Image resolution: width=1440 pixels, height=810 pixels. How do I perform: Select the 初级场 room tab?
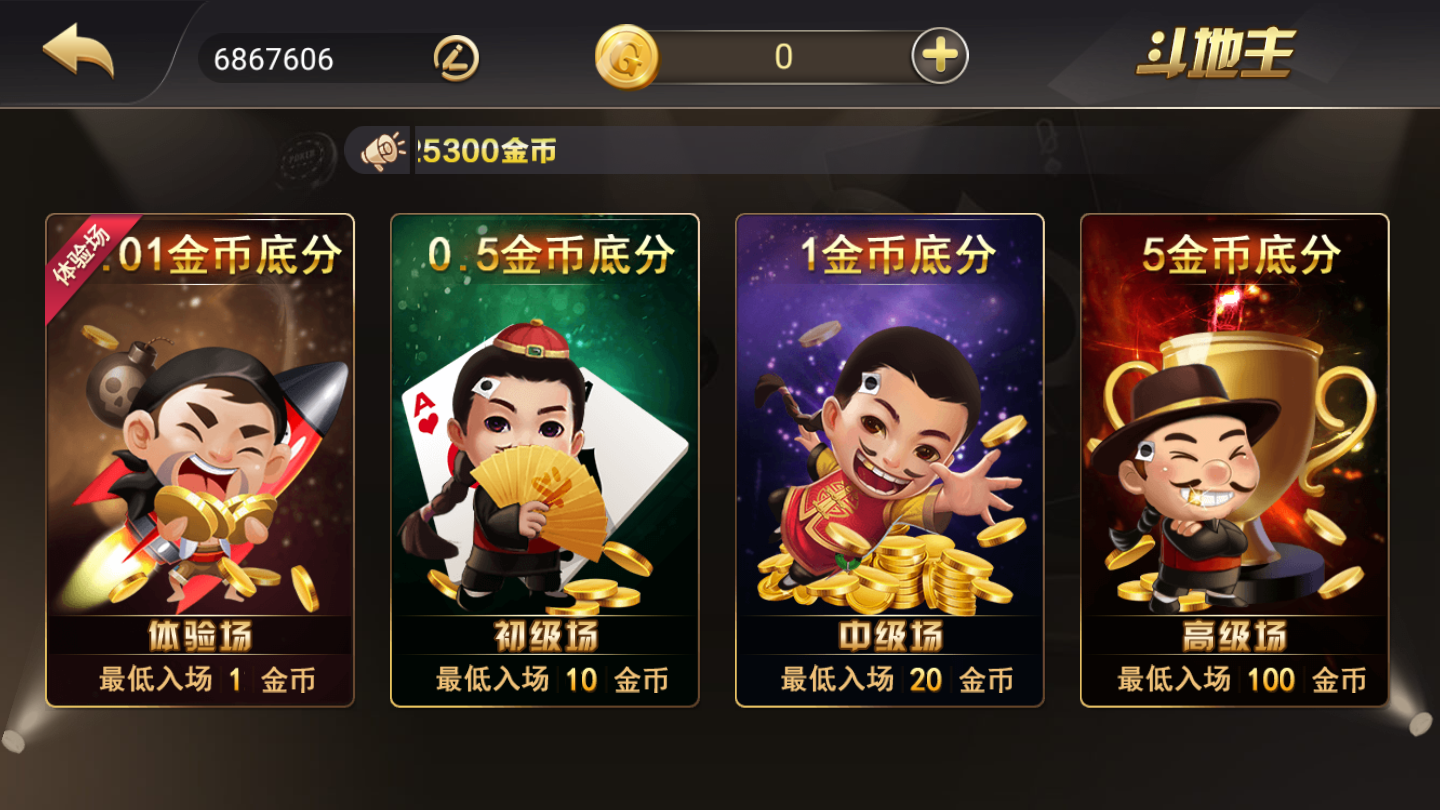(543, 634)
